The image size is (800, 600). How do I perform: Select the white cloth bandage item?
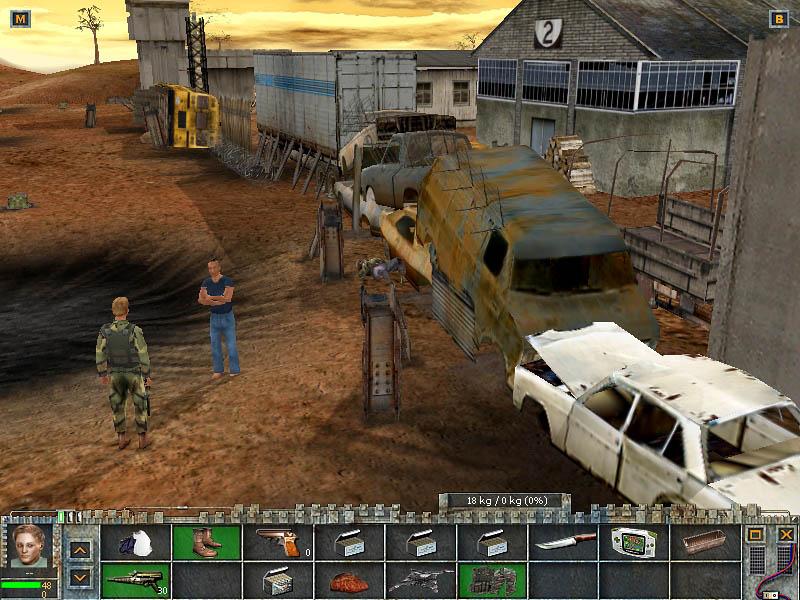(135, 543)
